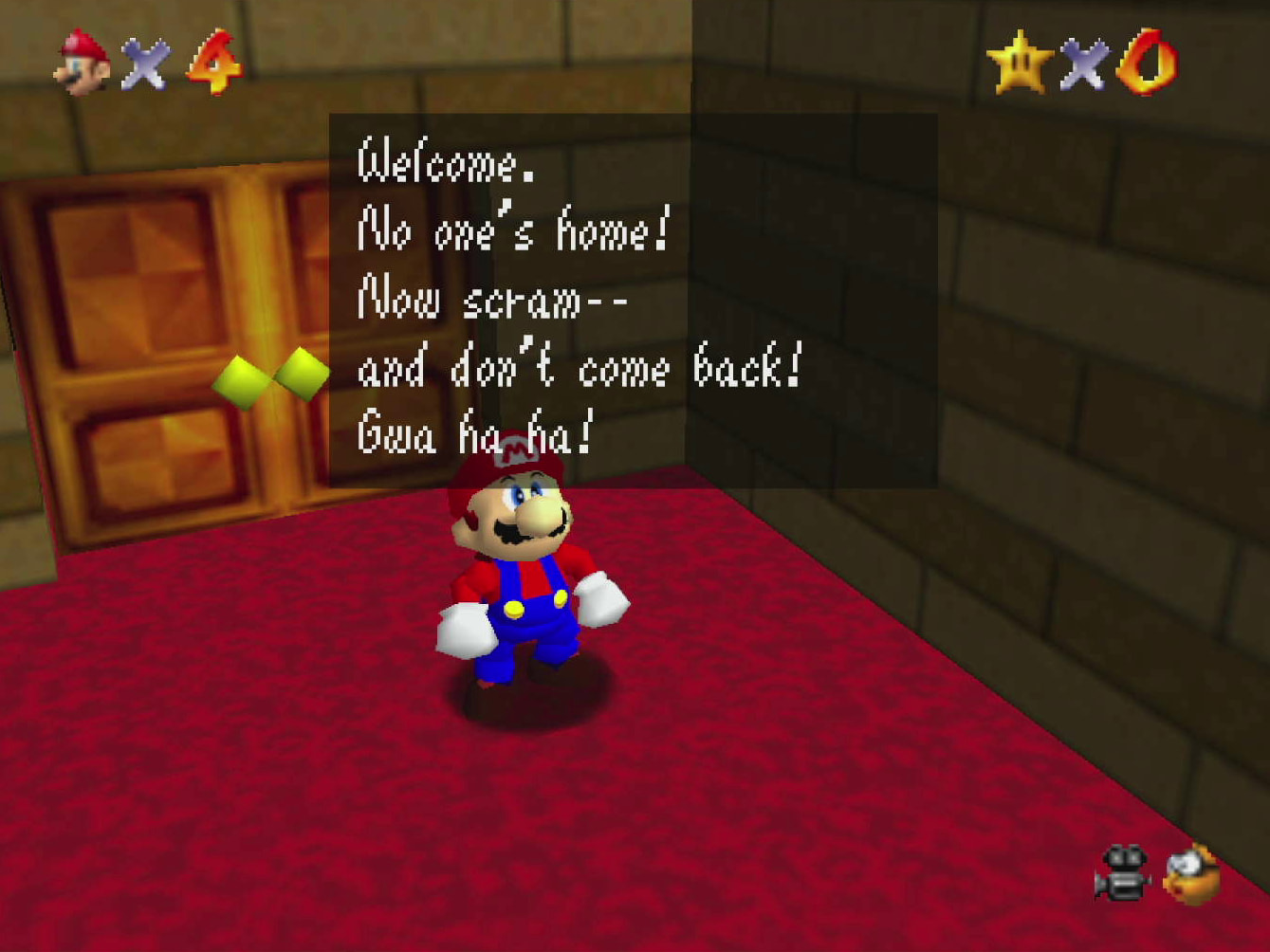Advance the "Welcome. No one's home!" dialogue box
The image size is (1270, 952).
click(x=633, y=301)
